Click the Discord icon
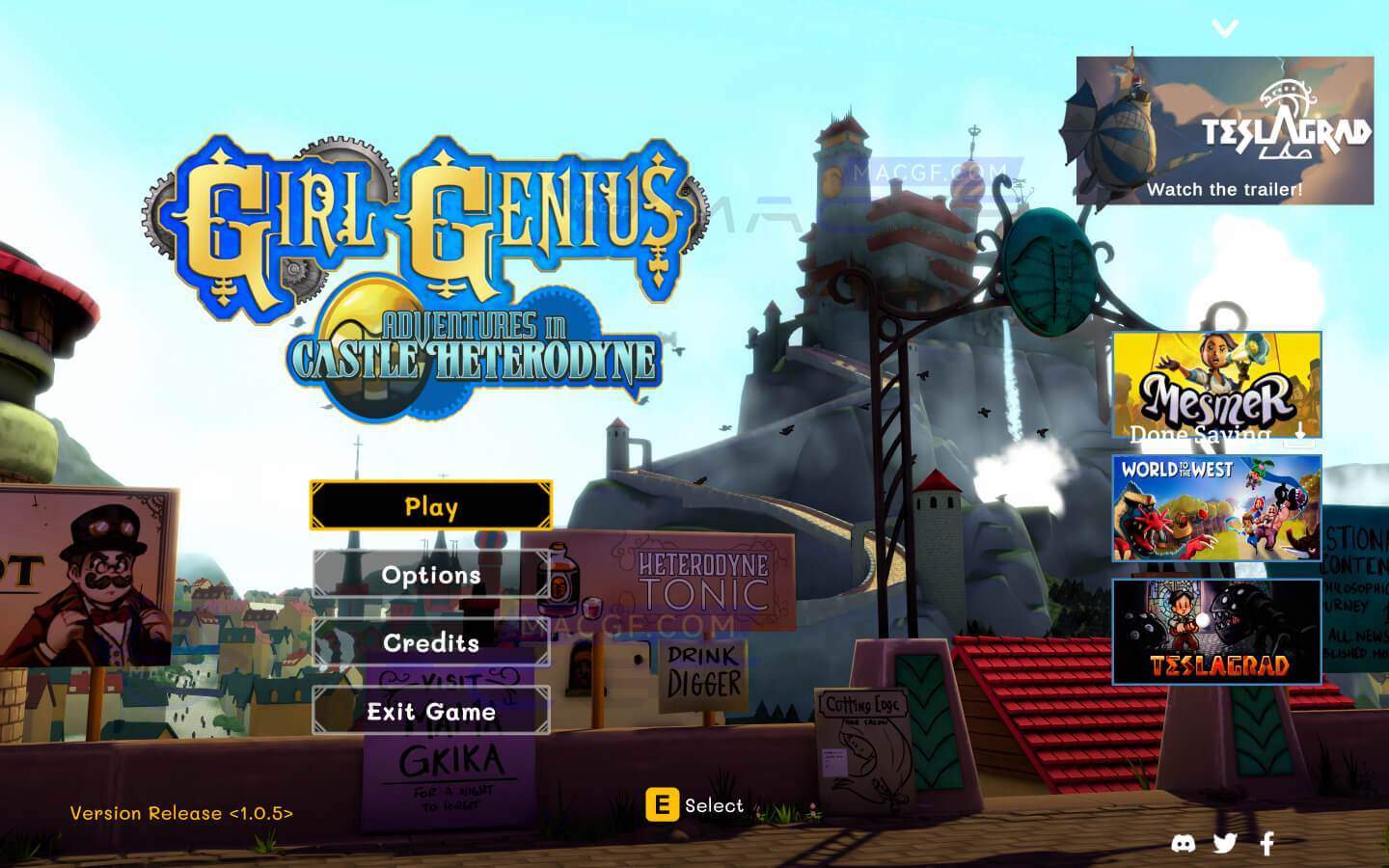1389x868 pixels. 1185,842
